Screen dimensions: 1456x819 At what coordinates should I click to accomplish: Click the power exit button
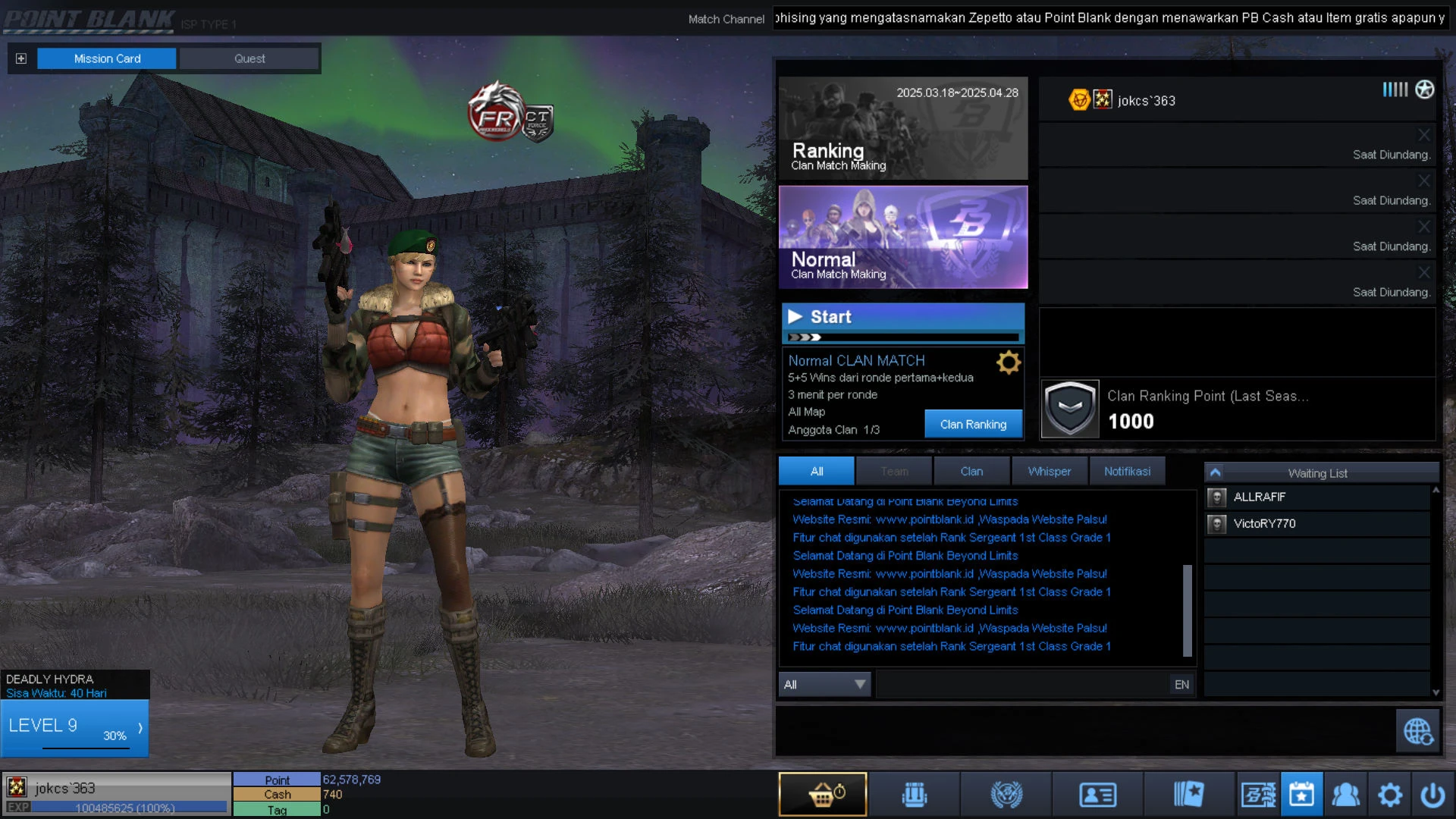tap(1432, 795)
